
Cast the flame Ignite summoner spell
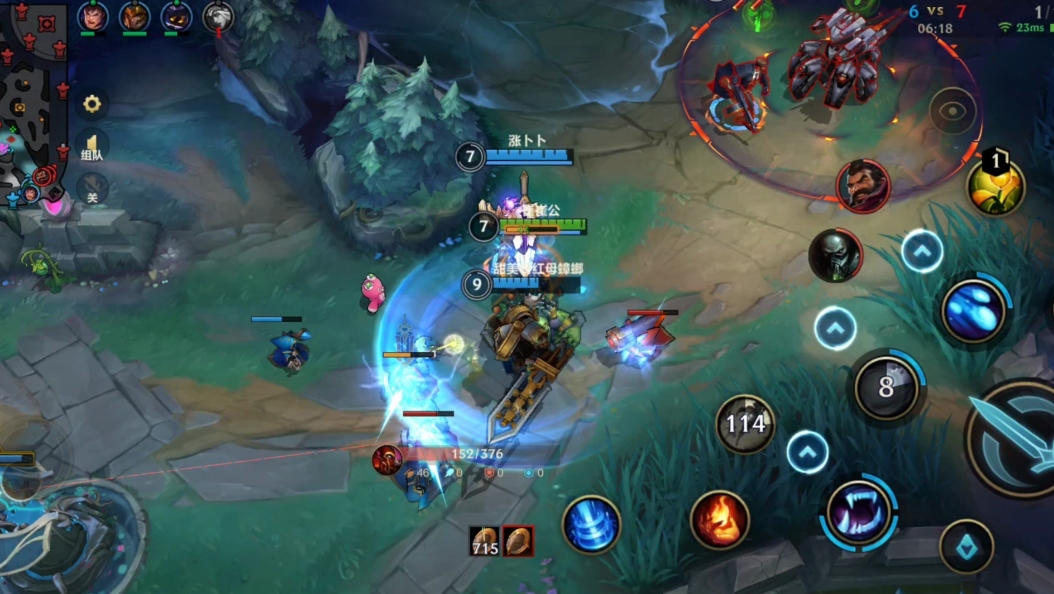(720, 520)
